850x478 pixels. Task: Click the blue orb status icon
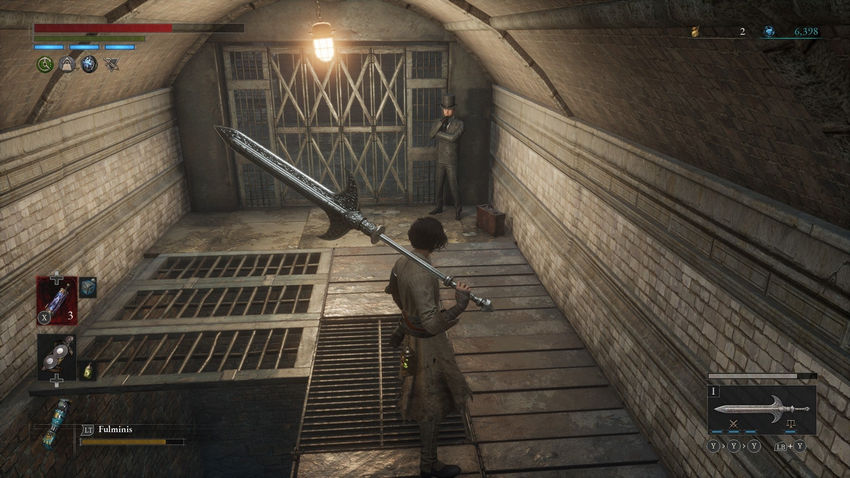point(89,65)
